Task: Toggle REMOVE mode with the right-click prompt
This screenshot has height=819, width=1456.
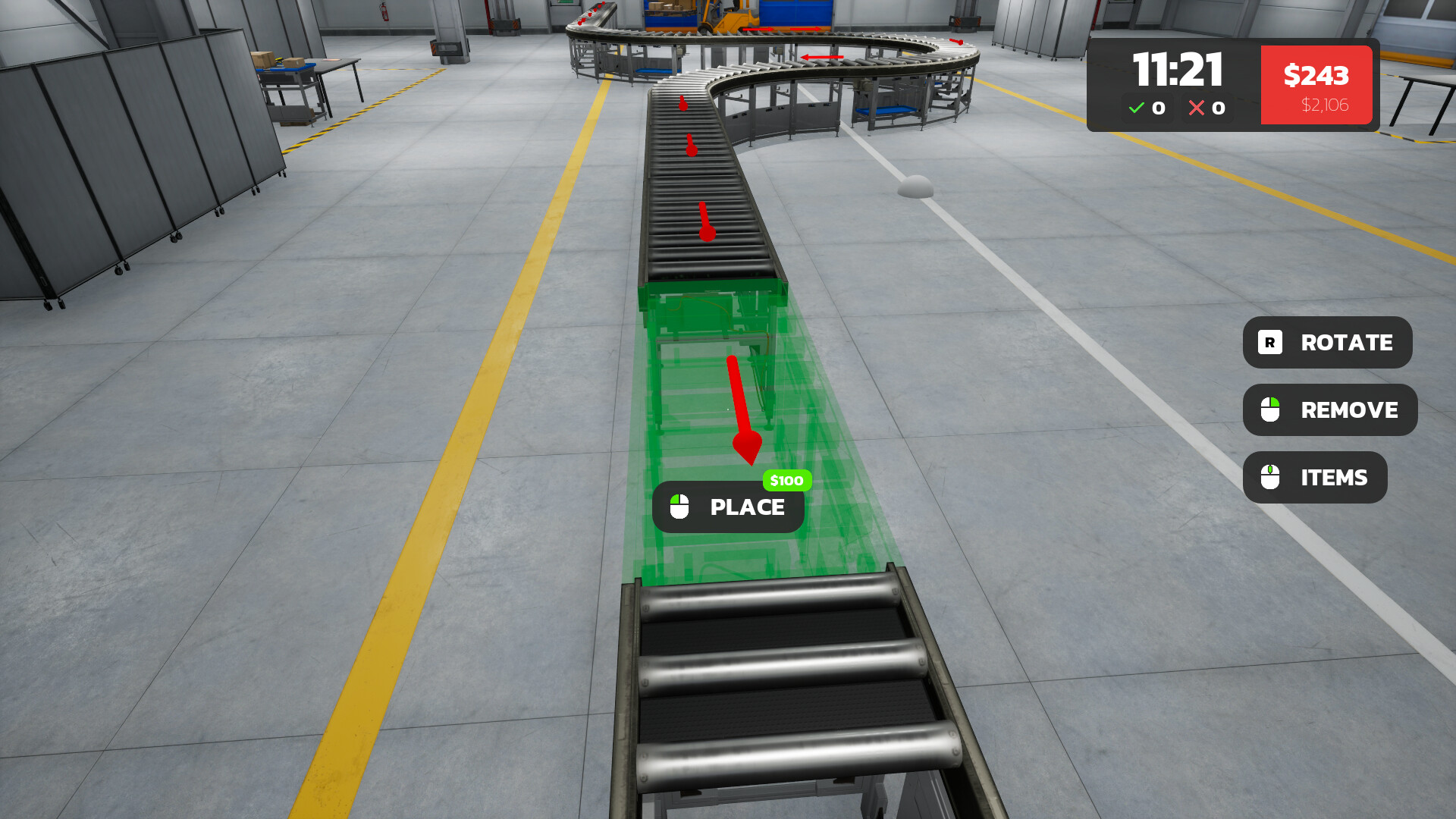Action: tap(1329, 409)
